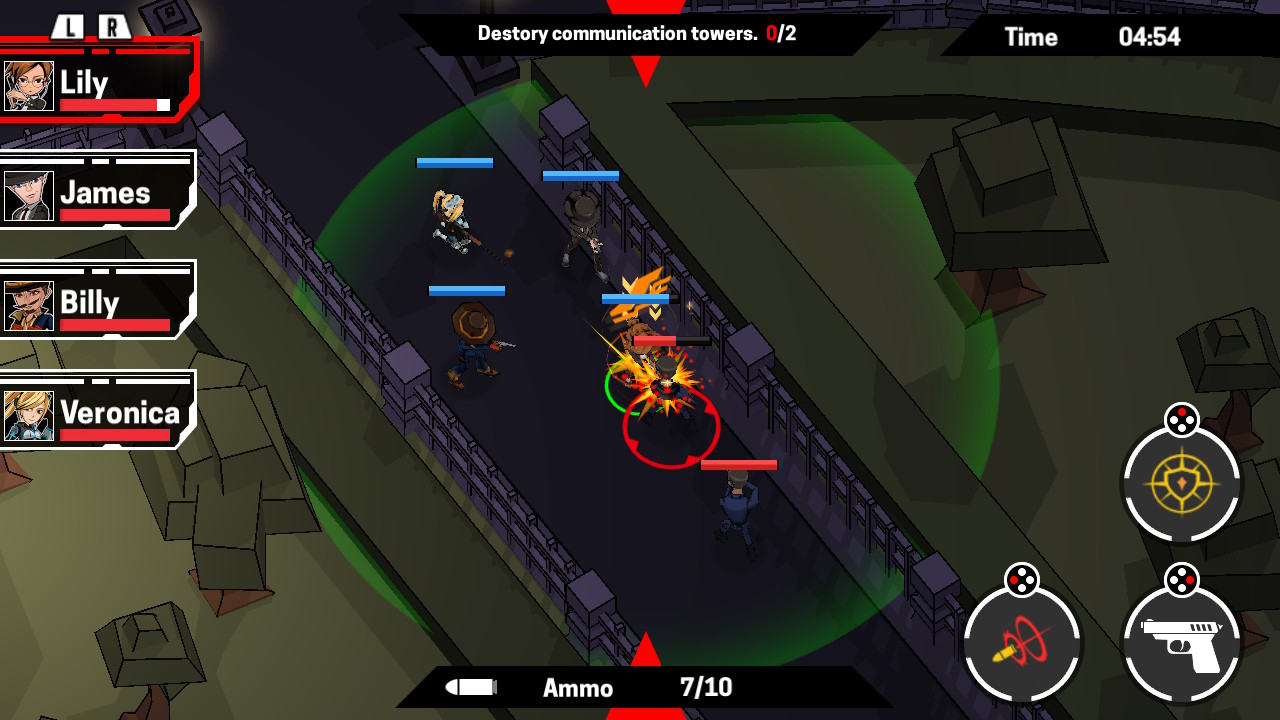Toggle the charge pips above the ricochet skill
This screenshot has width=1280, height=720.
[x=1022, y=576]
